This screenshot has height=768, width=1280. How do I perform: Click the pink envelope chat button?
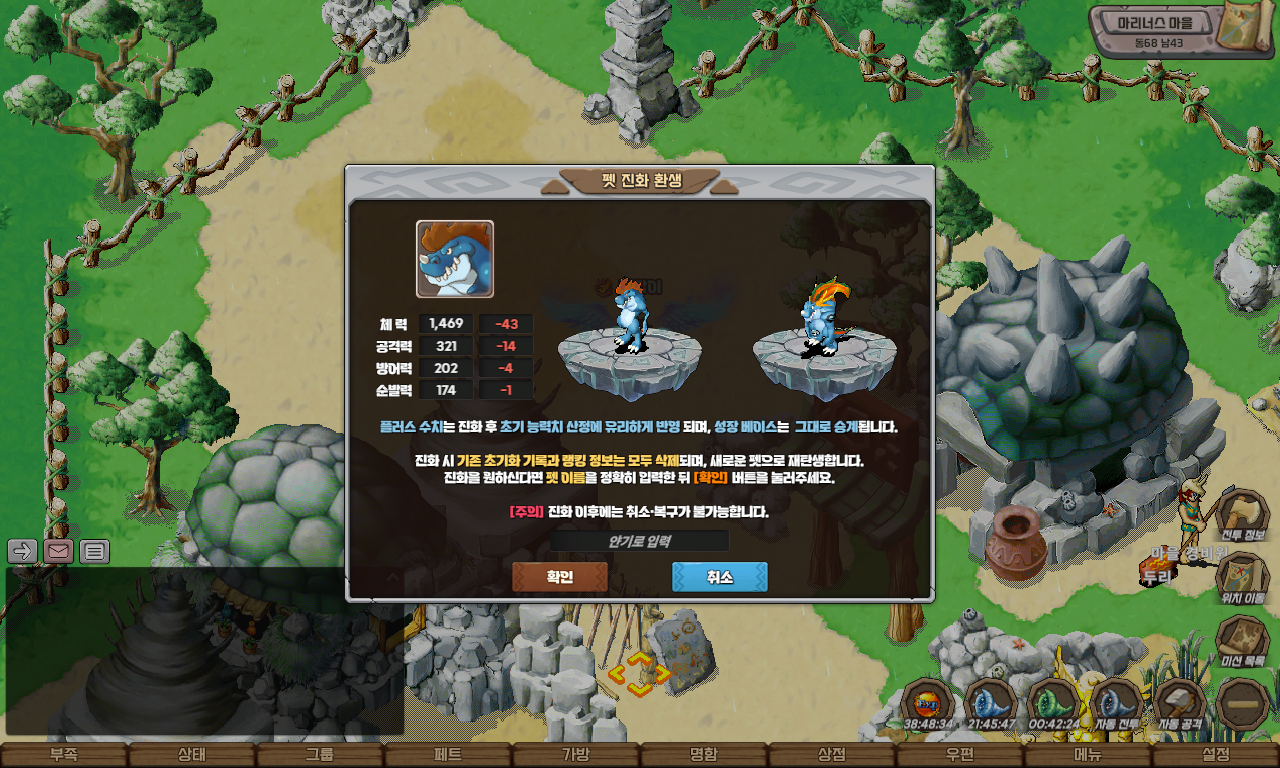[58, 550]
